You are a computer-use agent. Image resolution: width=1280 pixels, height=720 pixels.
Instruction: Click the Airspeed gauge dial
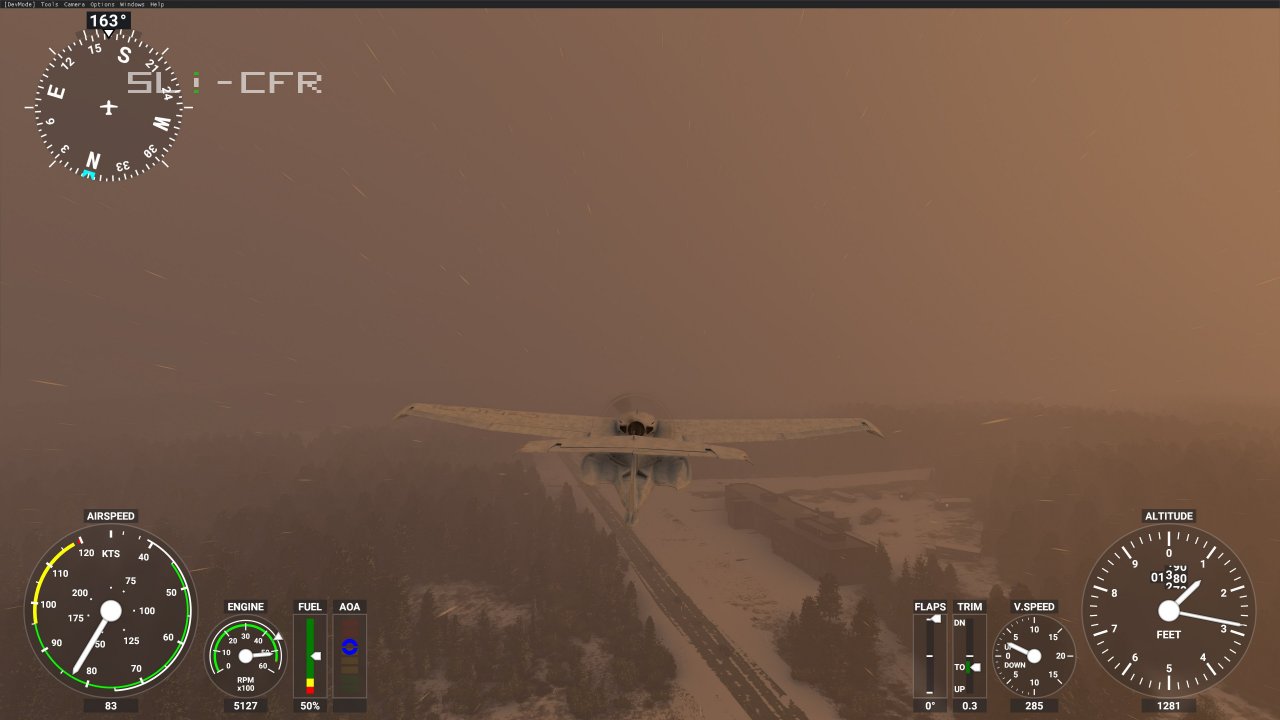[x=112, y=612]
